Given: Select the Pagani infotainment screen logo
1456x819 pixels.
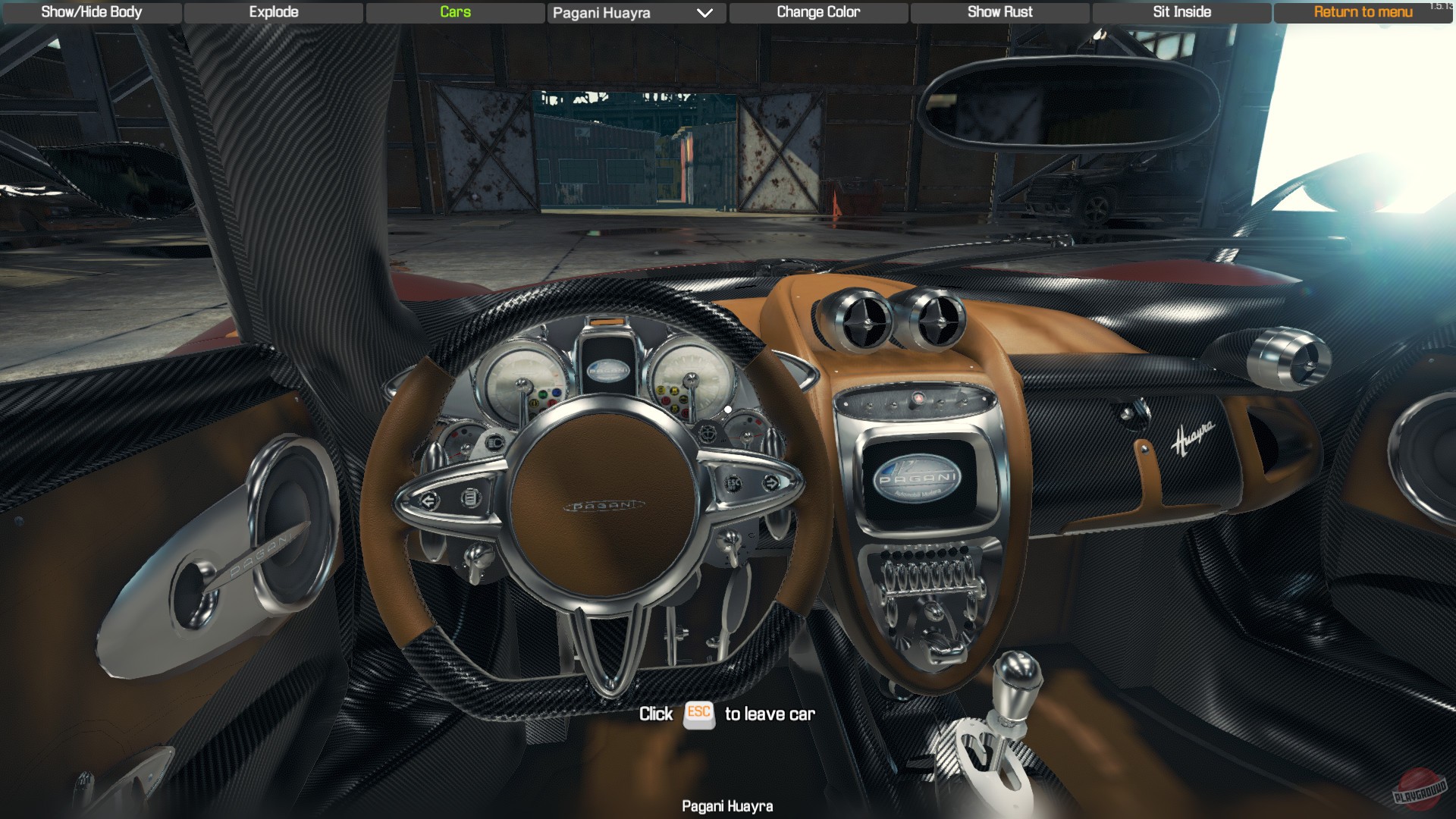Looking at the screenshot, I should (x=918, y=475).
